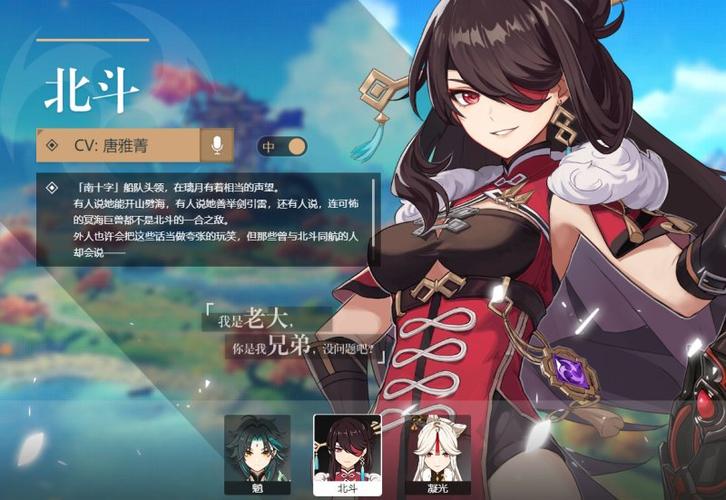Toggle the 中 voice language switch

[282, 147]
